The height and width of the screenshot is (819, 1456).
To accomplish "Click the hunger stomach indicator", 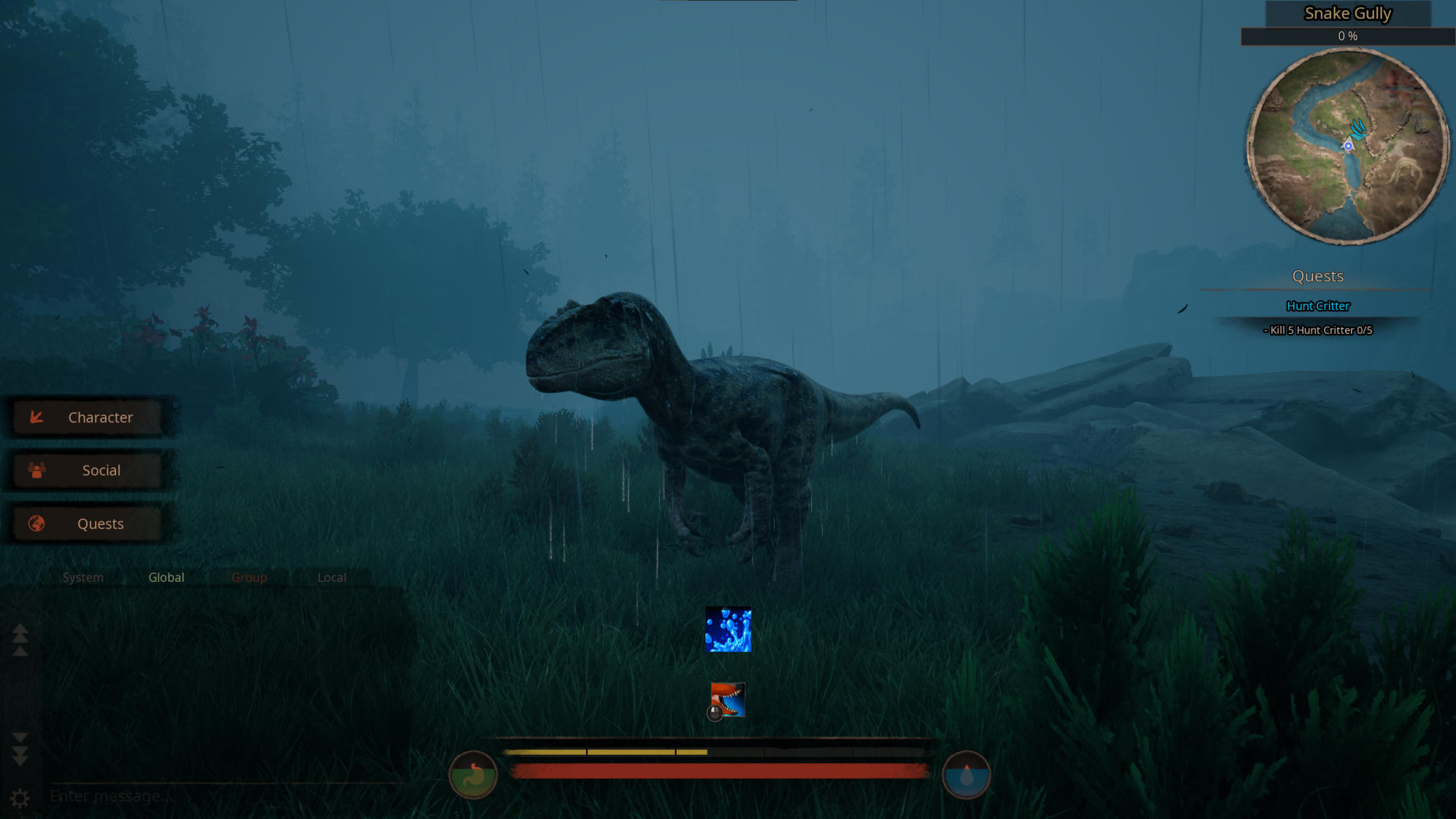I will pyautogui.click(x=474, y=774).
